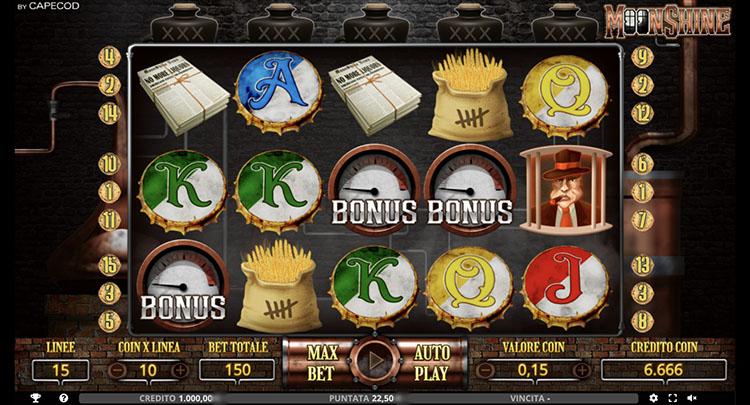Select payline 9 marker
Viewport: 750px width, 405px height.
pyautogui.click(x=643, y=57)
